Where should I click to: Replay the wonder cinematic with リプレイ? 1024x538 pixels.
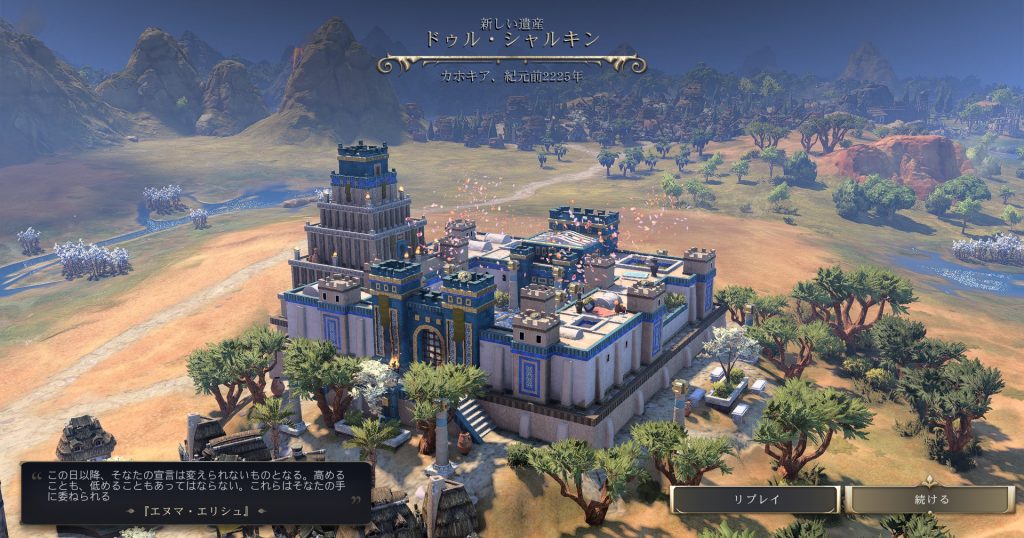coord(755,499)
